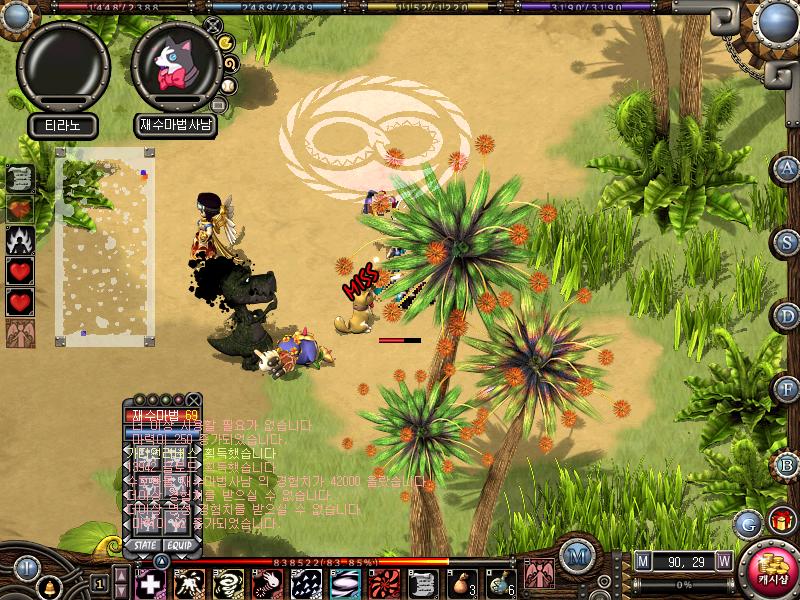The height and width of the screenshot is (600, 800).
Task: Use the white cross heal skill
Action: pos(148,583)
